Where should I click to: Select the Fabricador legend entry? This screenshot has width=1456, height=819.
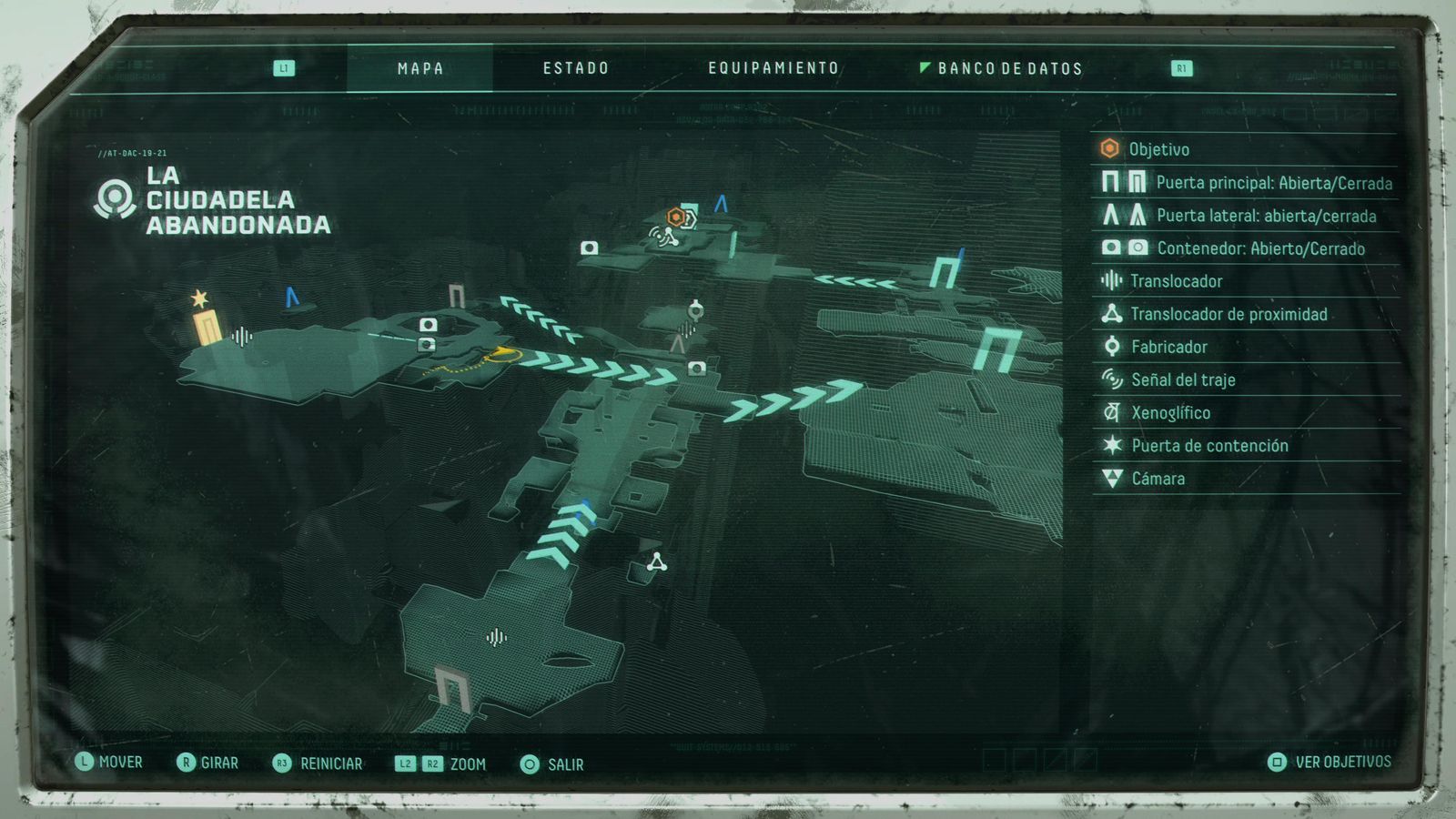click(1168, 347)
